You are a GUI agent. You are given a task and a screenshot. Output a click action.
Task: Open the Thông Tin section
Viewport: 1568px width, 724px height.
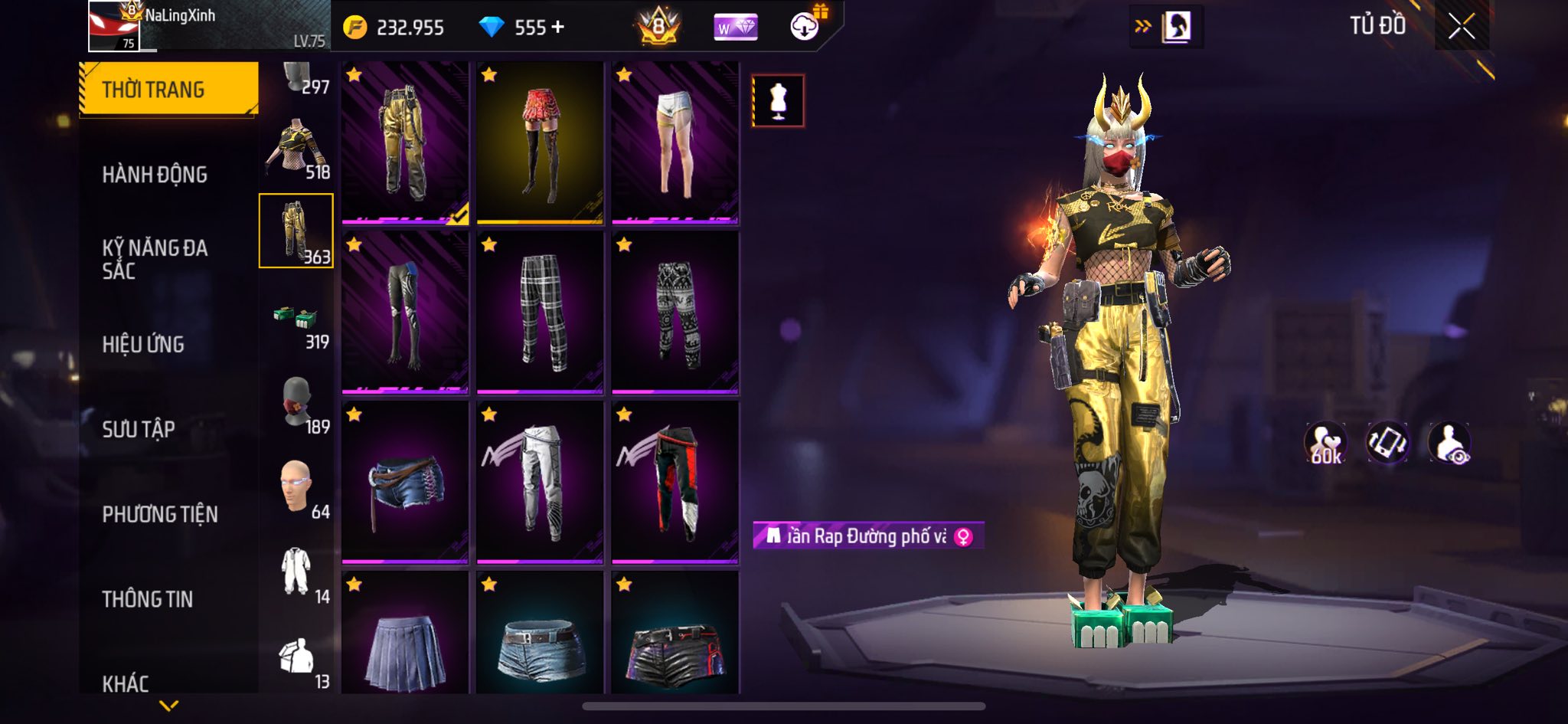[x=148, y=599]
